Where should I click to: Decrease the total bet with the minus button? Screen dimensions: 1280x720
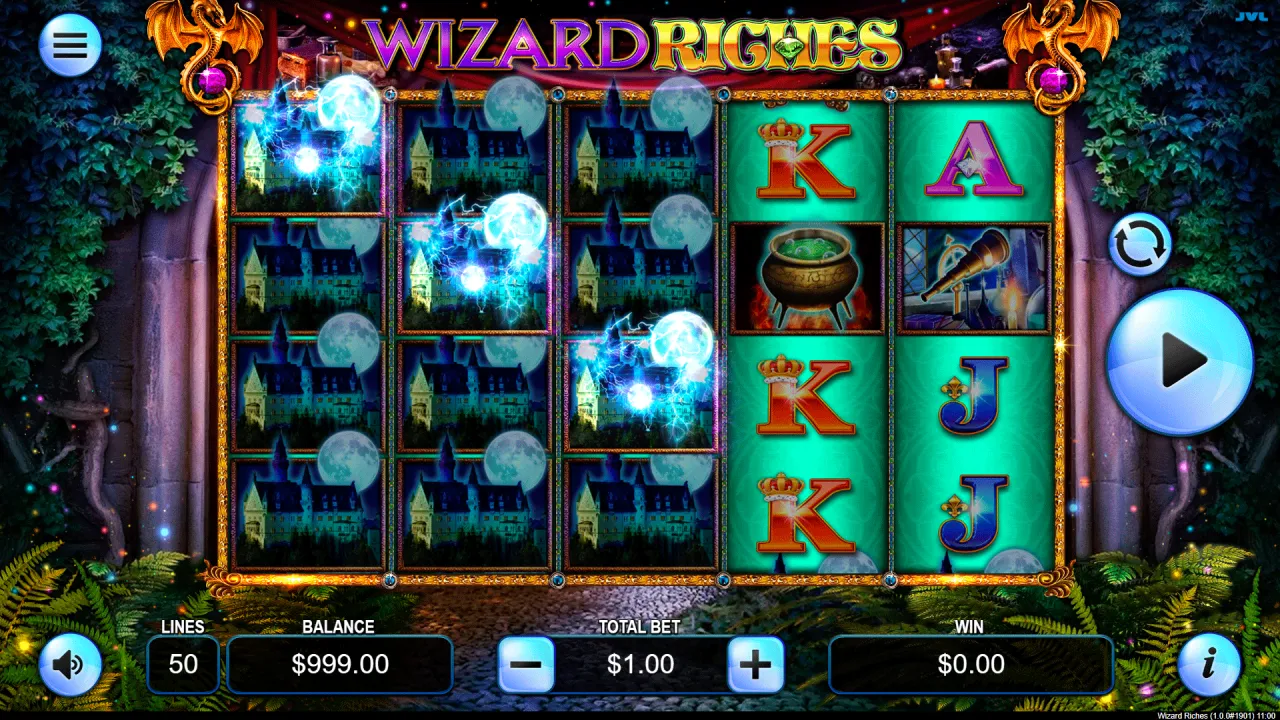[x=525, y=664]
